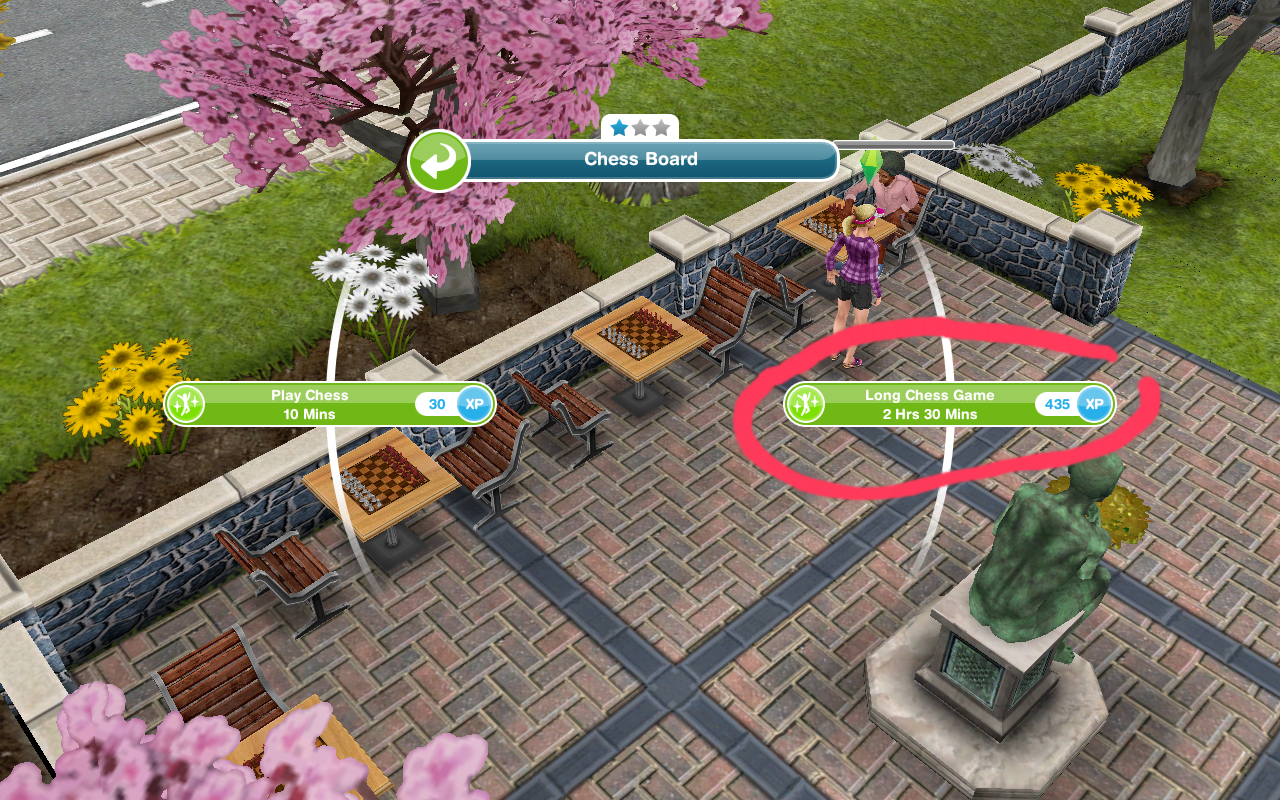Screen dimensions: 1280x800
Task: Click the green cancel arrow beside Chess Board banner
Action: (x=440, y=161)
